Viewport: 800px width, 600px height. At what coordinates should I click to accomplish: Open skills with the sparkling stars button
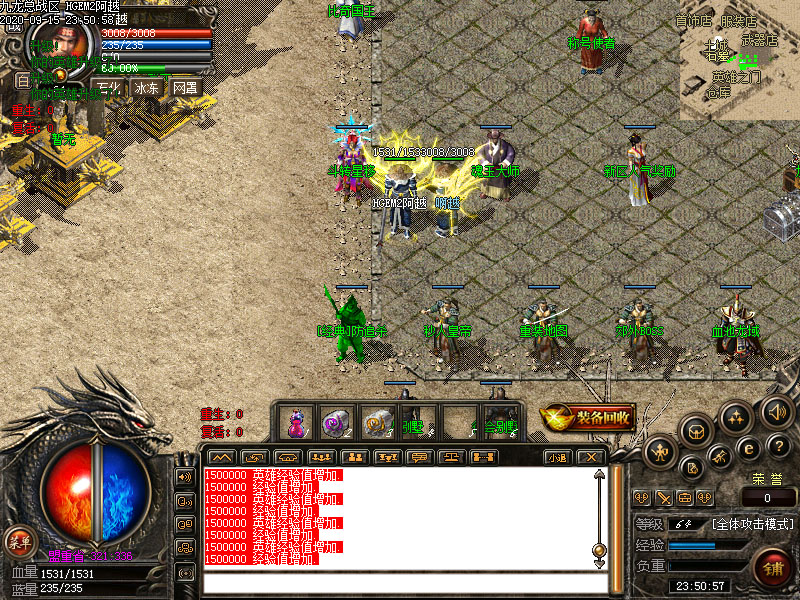735,416
